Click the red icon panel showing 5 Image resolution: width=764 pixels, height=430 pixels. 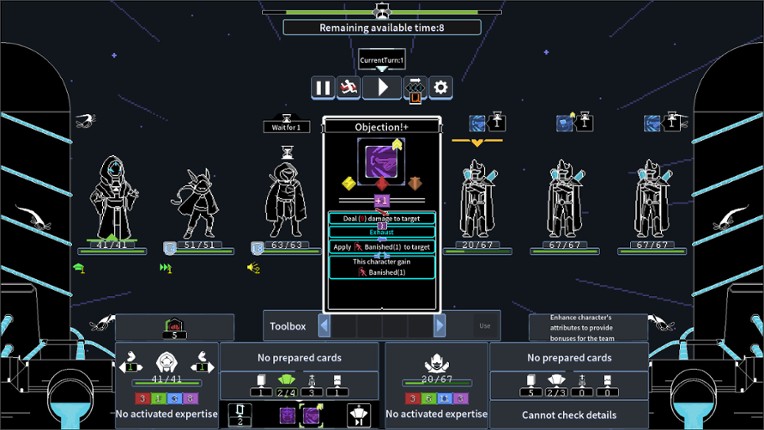point(175,328)
